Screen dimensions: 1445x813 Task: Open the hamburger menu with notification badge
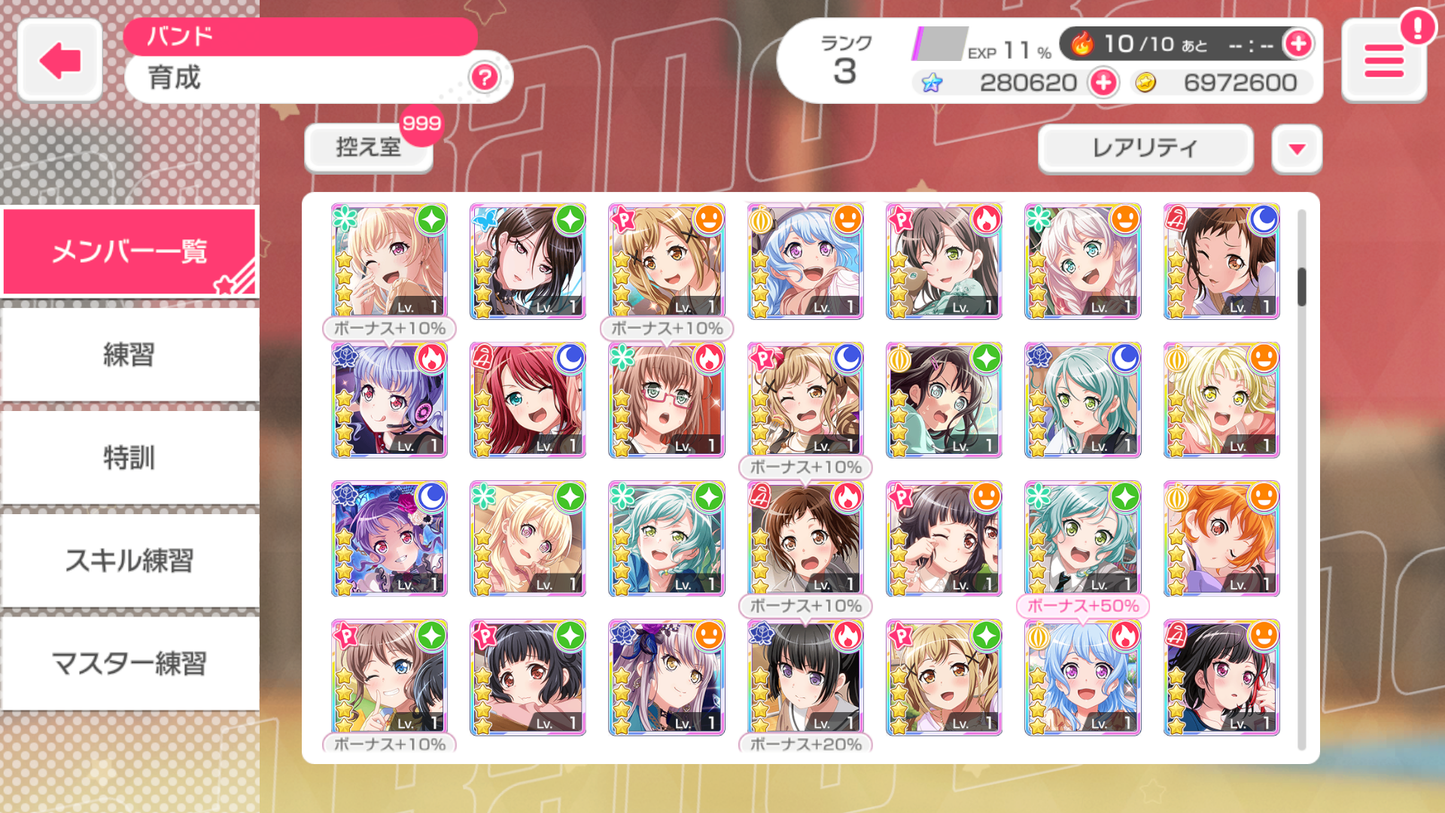1384,60
